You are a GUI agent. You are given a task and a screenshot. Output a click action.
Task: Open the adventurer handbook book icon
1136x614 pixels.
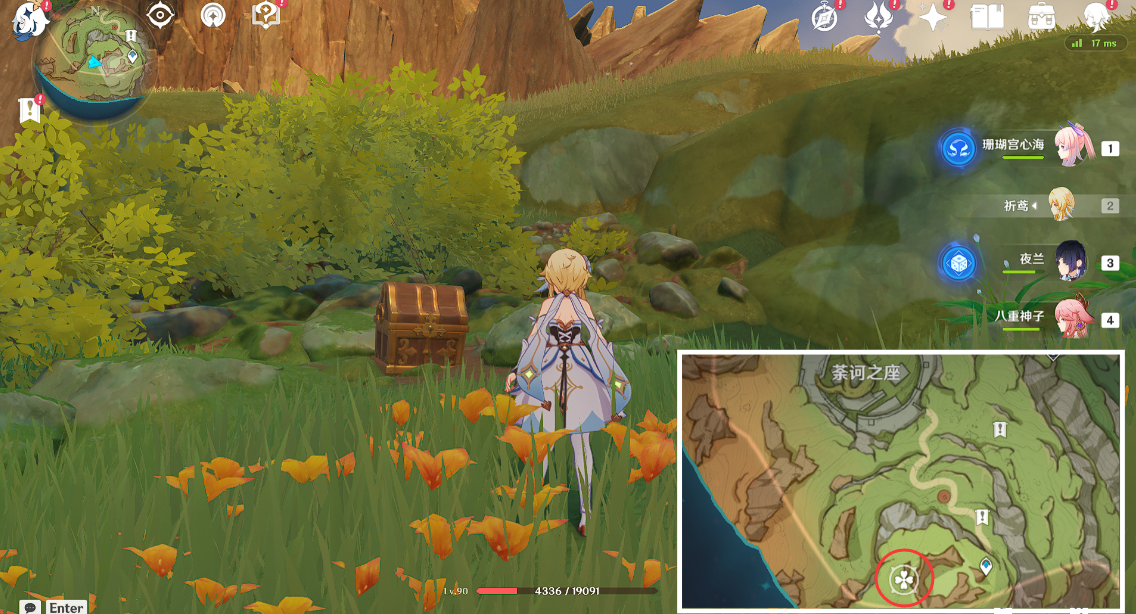coord(987,18)
